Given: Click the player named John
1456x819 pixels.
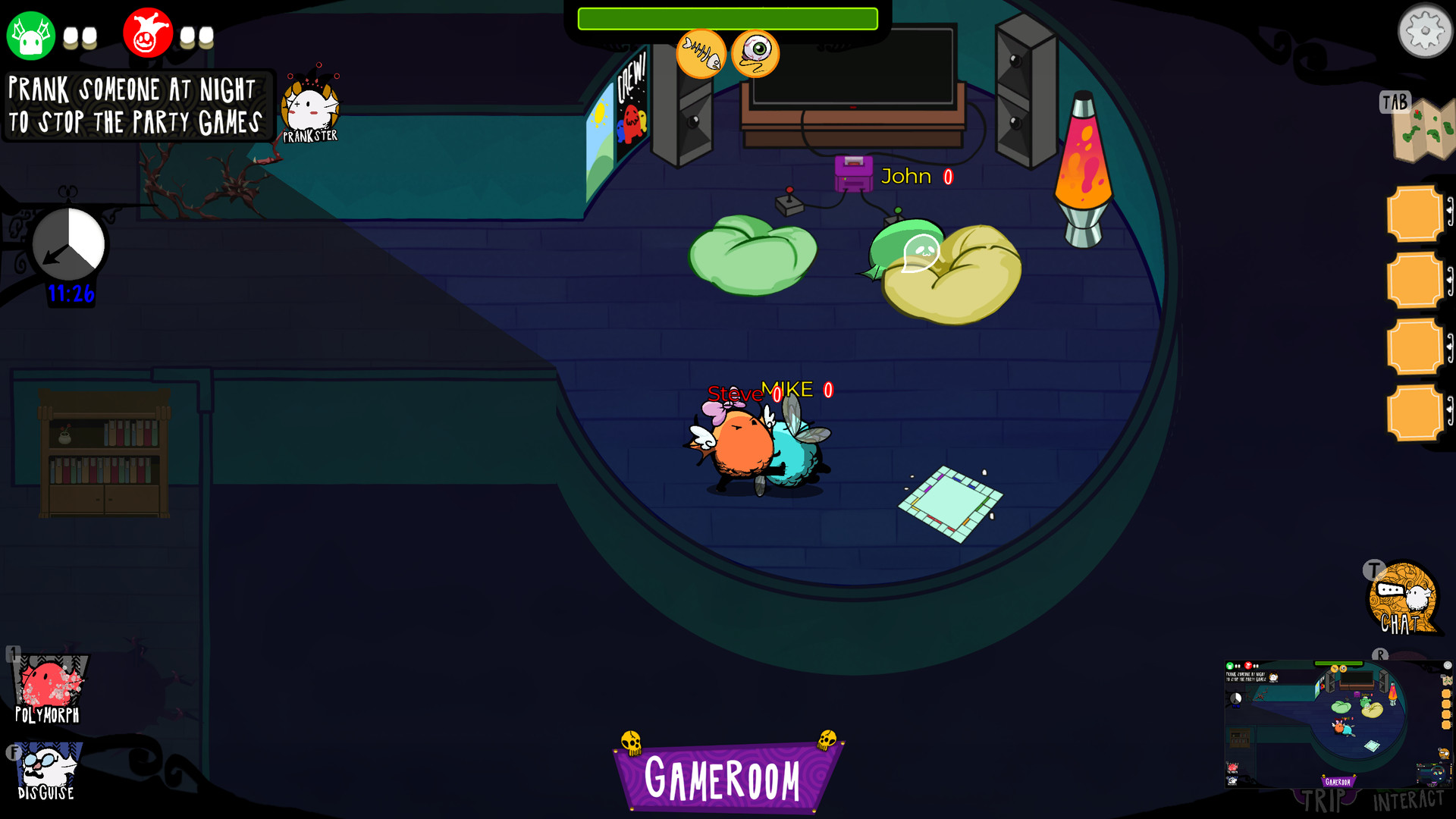Looking at the screenshot, I should pos(906,177).
